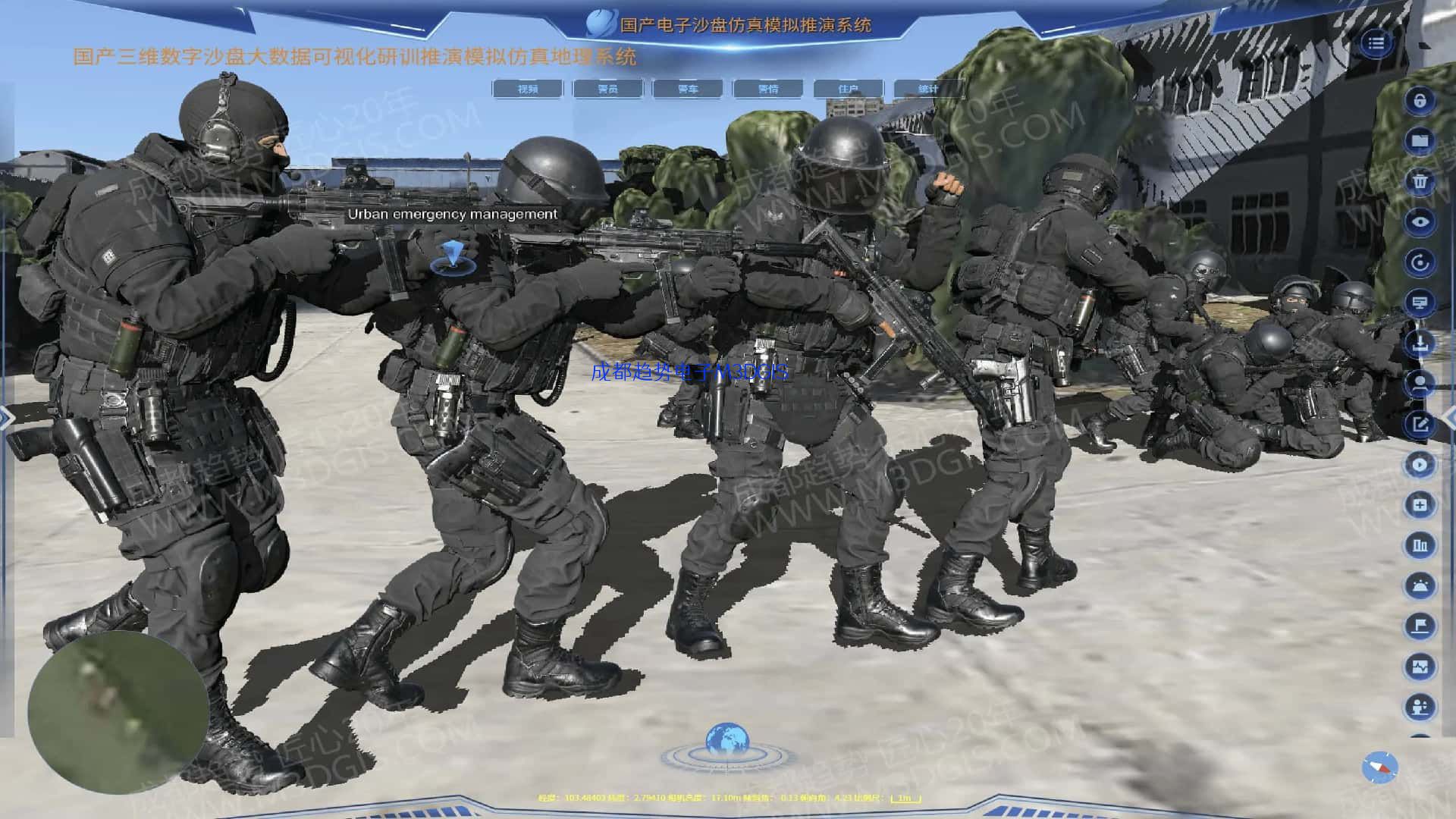The image size is (1456, 819).
Task: Click the compass to reset orientation
Action: point(1379,767)
